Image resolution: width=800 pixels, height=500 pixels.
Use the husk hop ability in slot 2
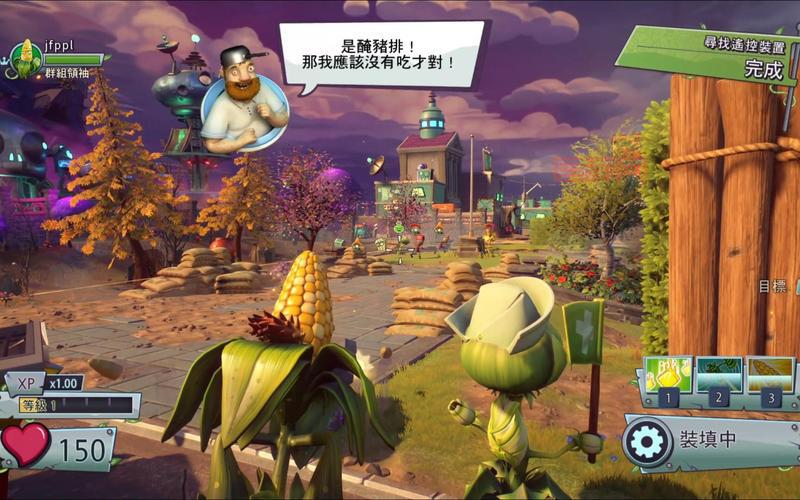(720, 376)
